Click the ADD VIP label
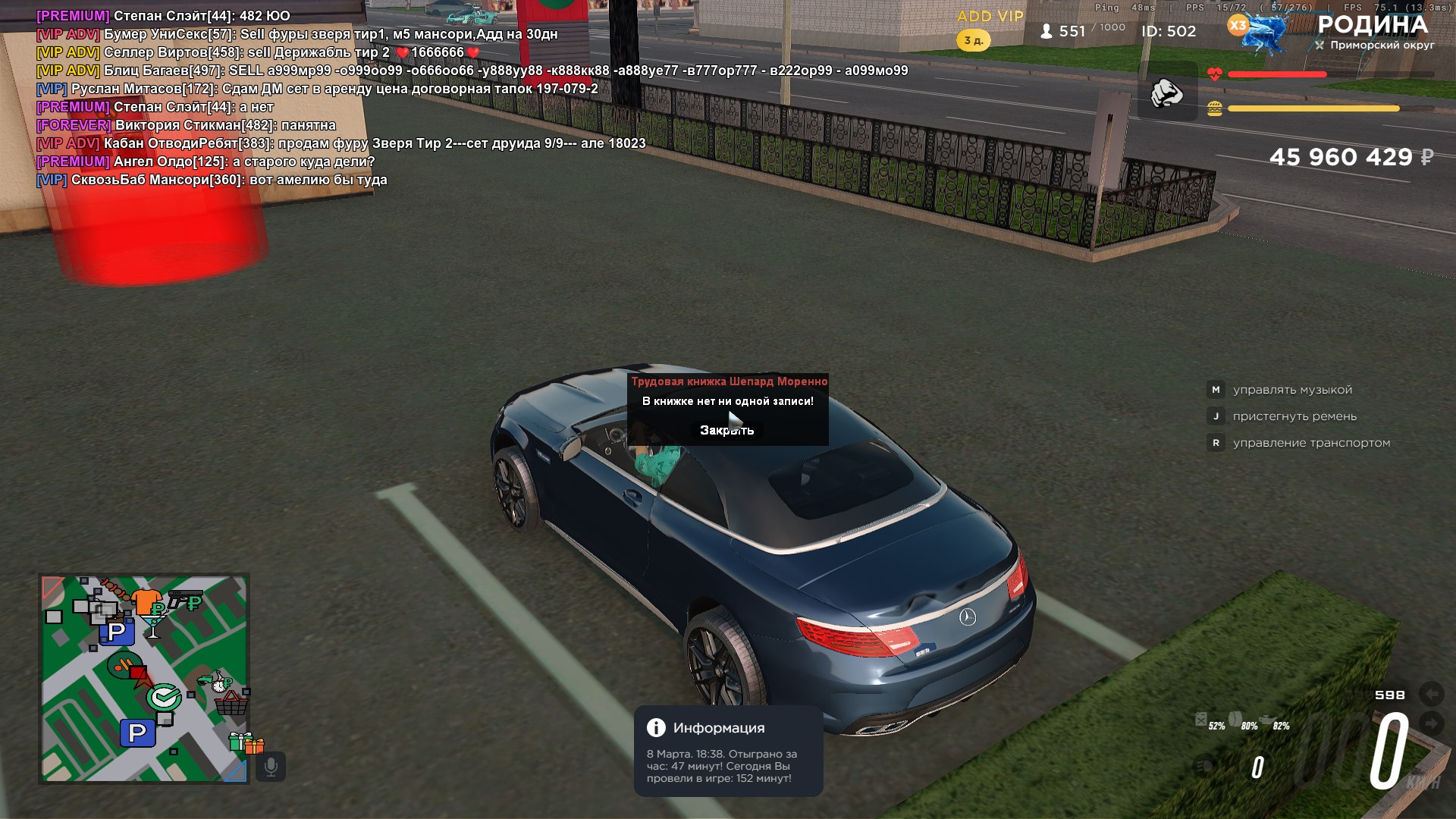 [990, 17]
